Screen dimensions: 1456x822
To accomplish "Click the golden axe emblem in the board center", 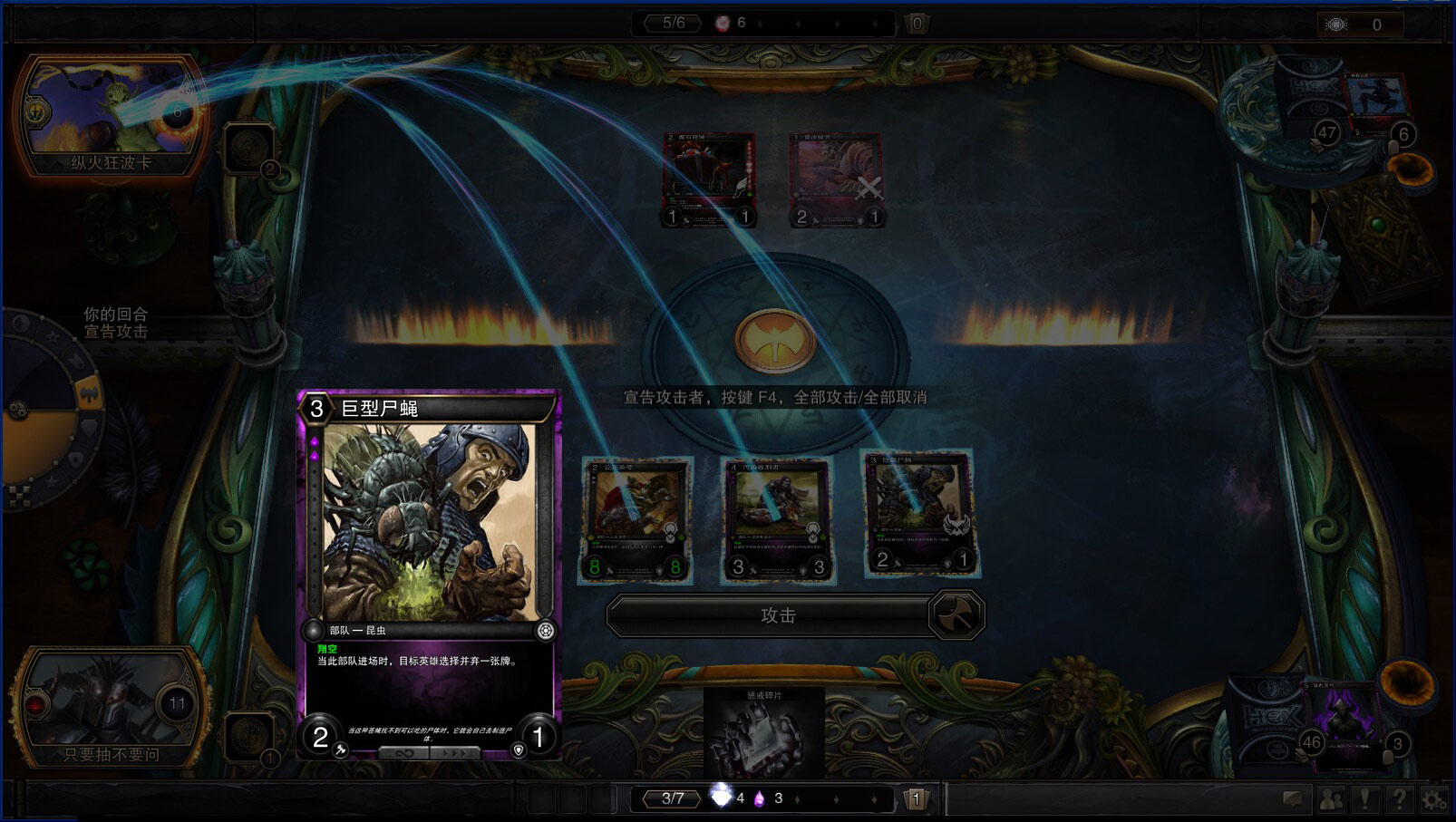I will tap(775, 342).
